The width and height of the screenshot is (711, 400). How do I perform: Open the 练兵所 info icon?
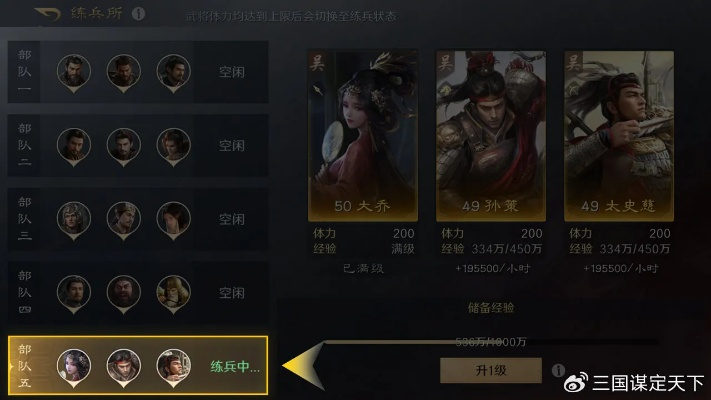click(138, 14)
